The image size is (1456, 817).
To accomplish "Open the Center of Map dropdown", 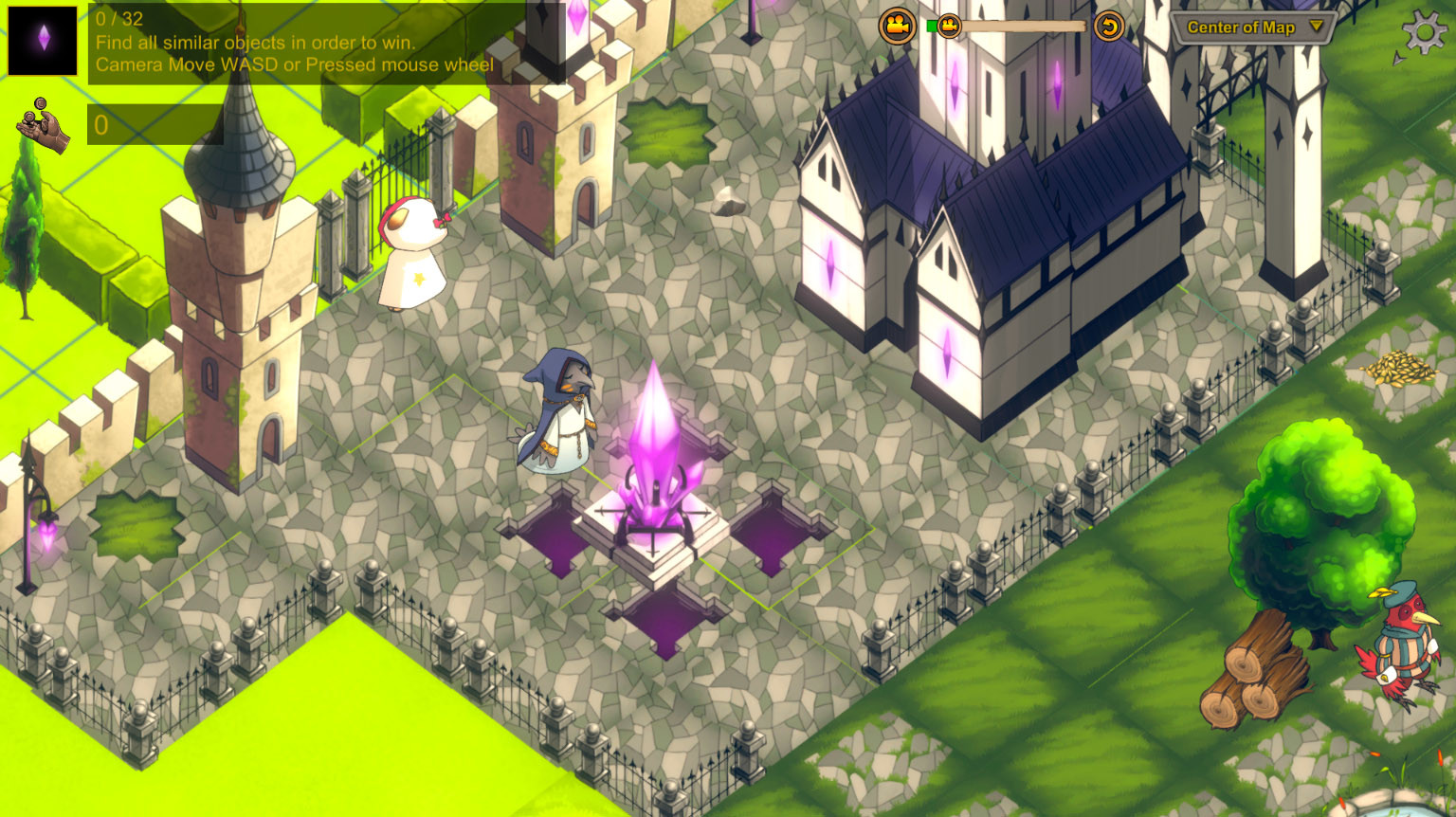I will [1247, 27].
